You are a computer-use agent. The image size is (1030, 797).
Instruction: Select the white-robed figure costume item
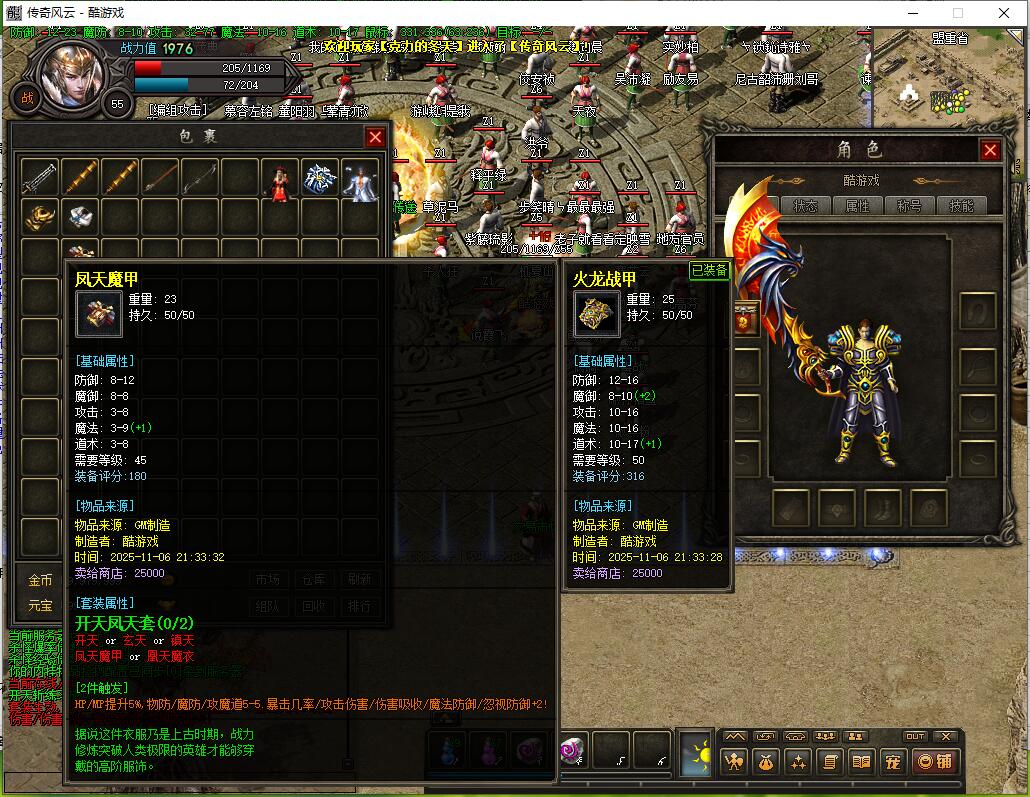tap(360, 178)
